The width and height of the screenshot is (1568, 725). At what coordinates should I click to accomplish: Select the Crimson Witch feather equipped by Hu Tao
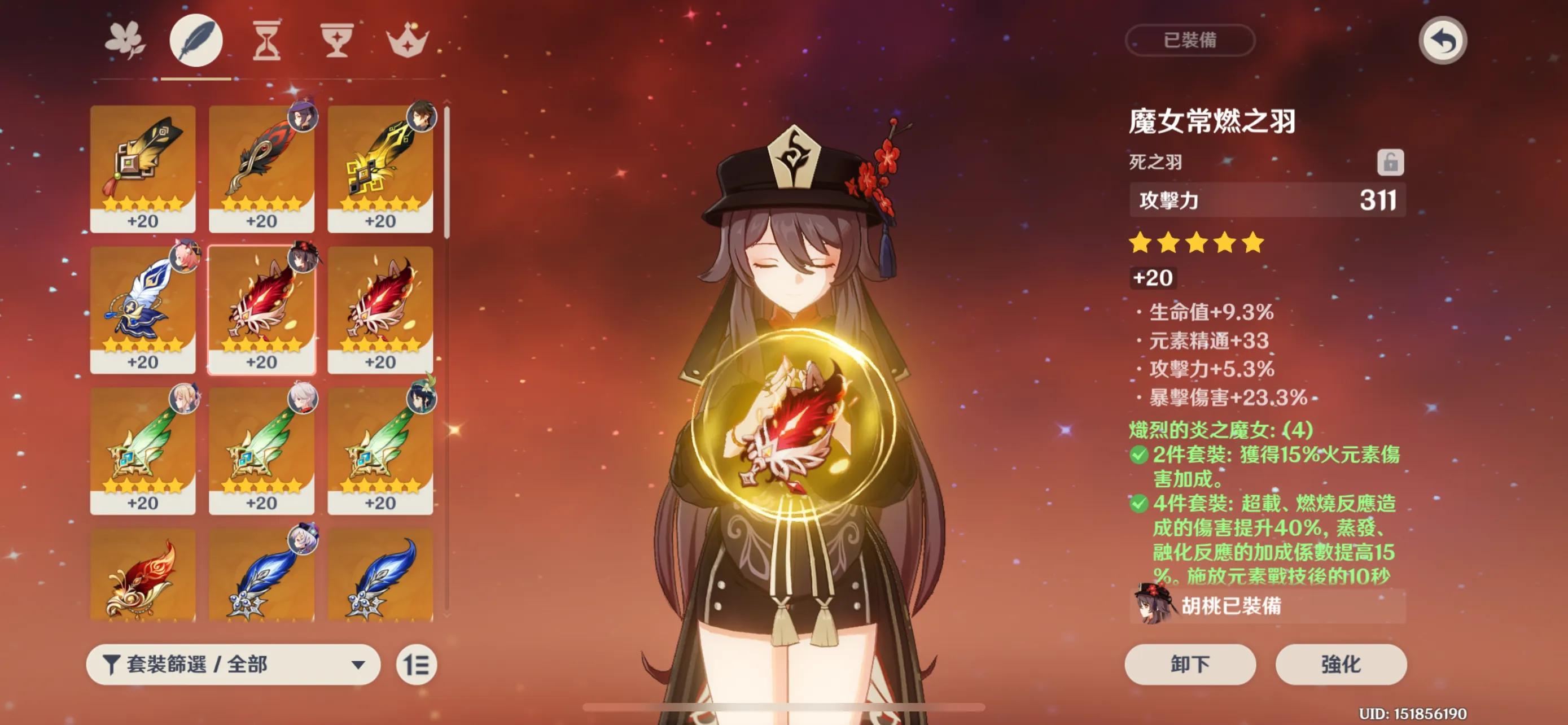[262, 310]
